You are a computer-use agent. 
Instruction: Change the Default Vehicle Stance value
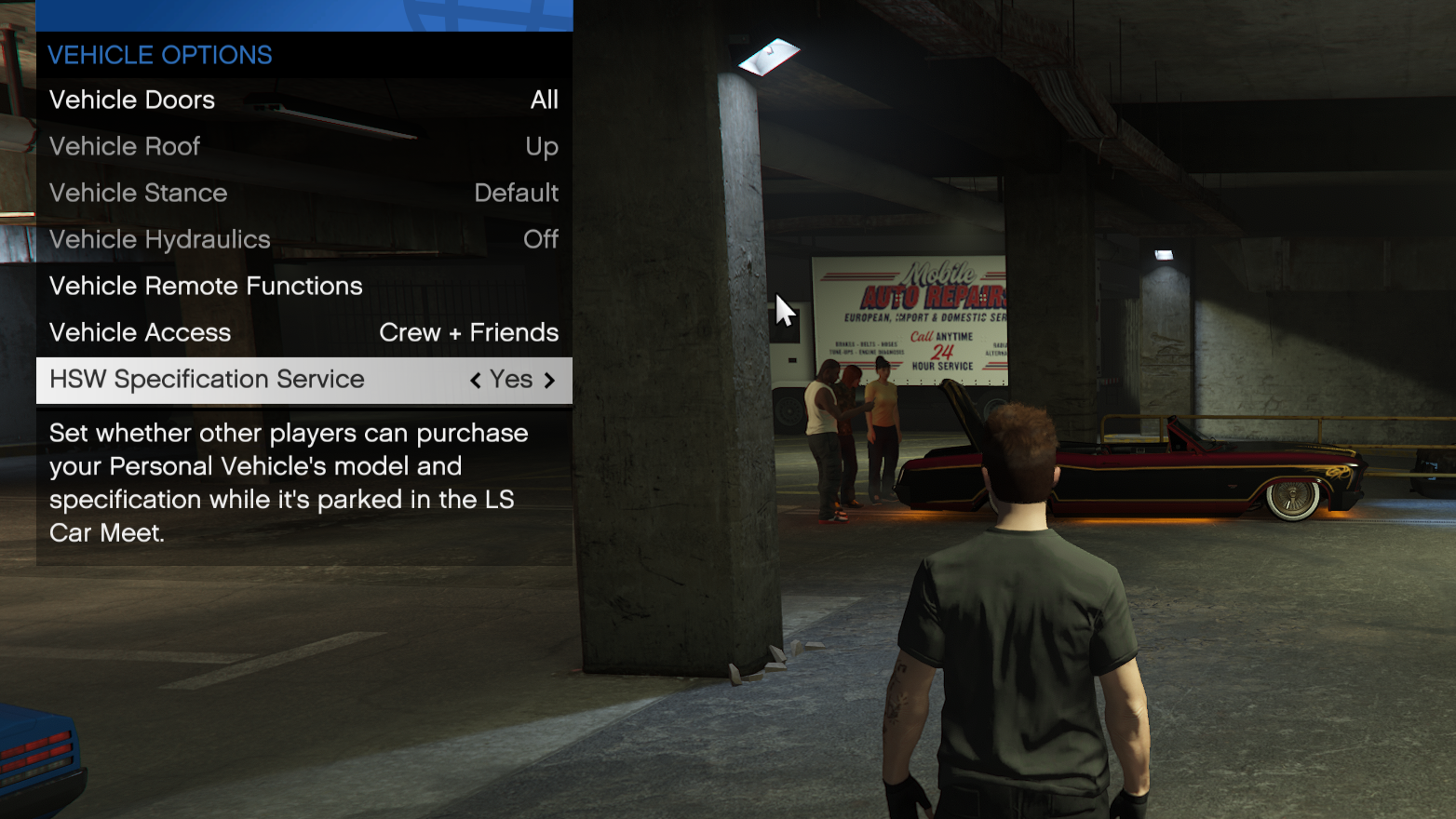pos(516,193)
